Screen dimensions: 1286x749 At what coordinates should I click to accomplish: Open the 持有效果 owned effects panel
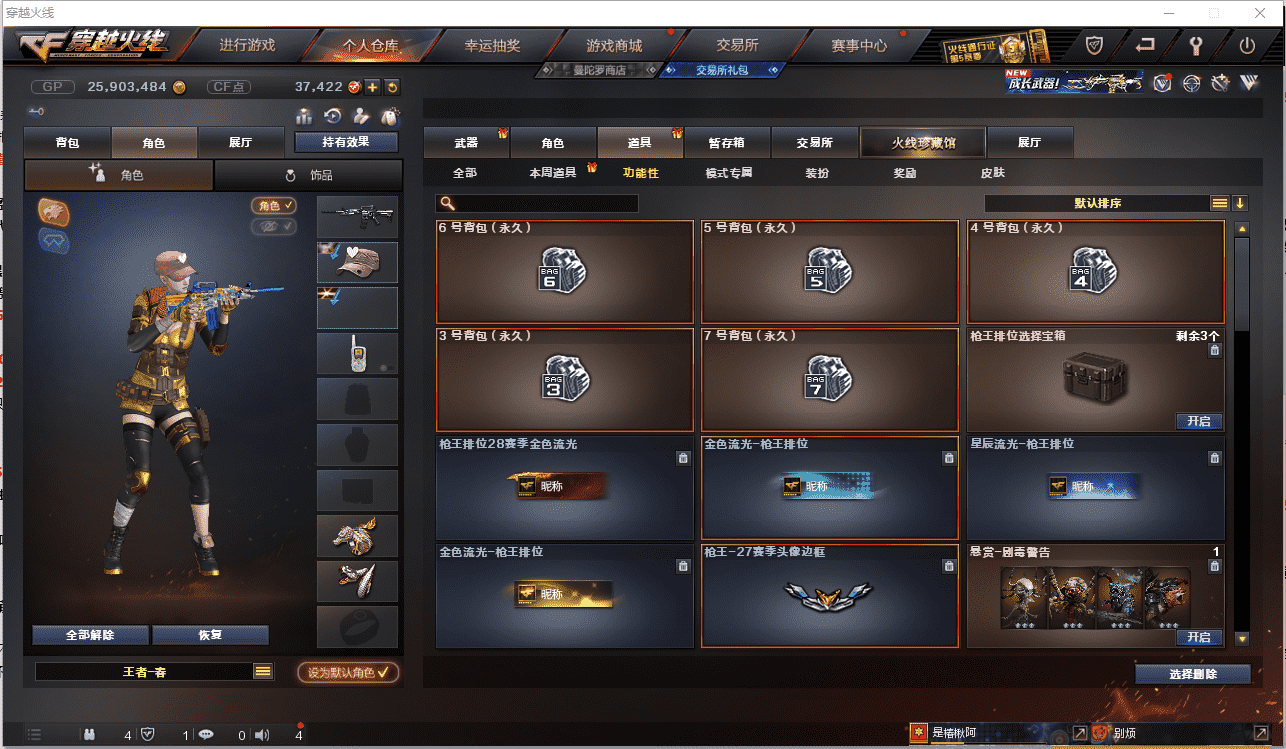(x=346, y=142)
